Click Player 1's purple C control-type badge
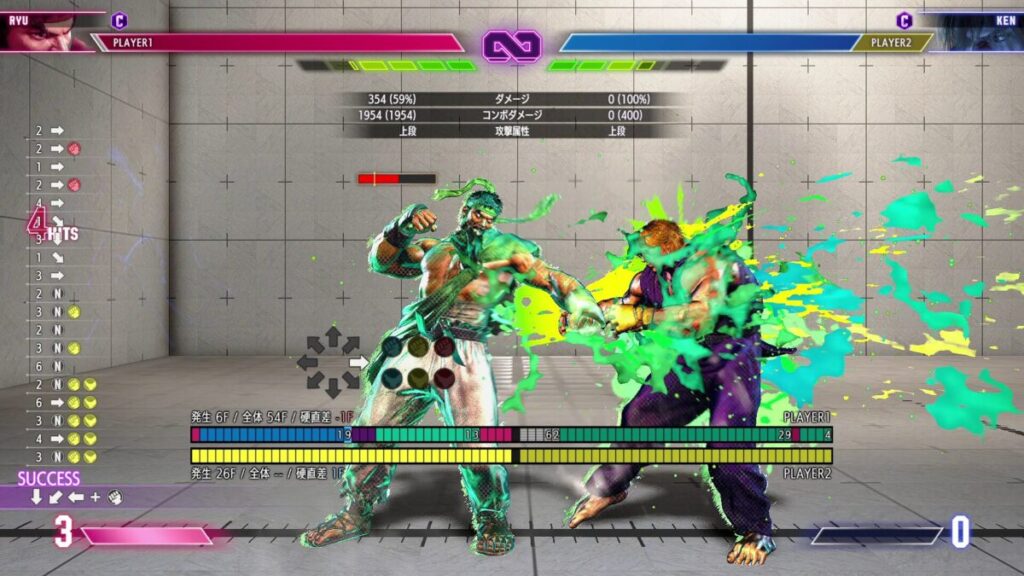1024x576 pixels. 119,20
